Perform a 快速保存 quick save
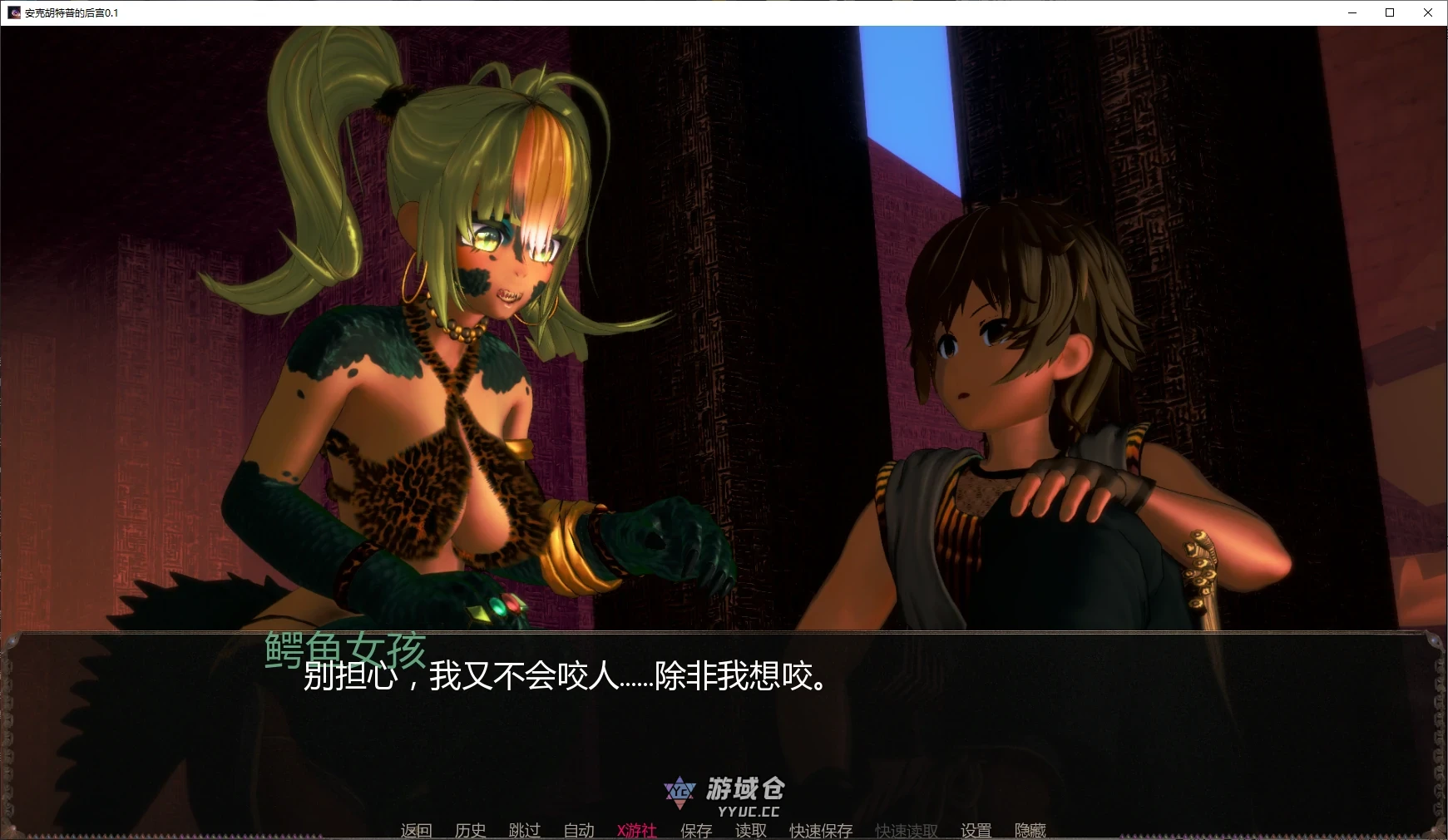The width and height of the screenshot is (1448, 840). pos(820,831)
